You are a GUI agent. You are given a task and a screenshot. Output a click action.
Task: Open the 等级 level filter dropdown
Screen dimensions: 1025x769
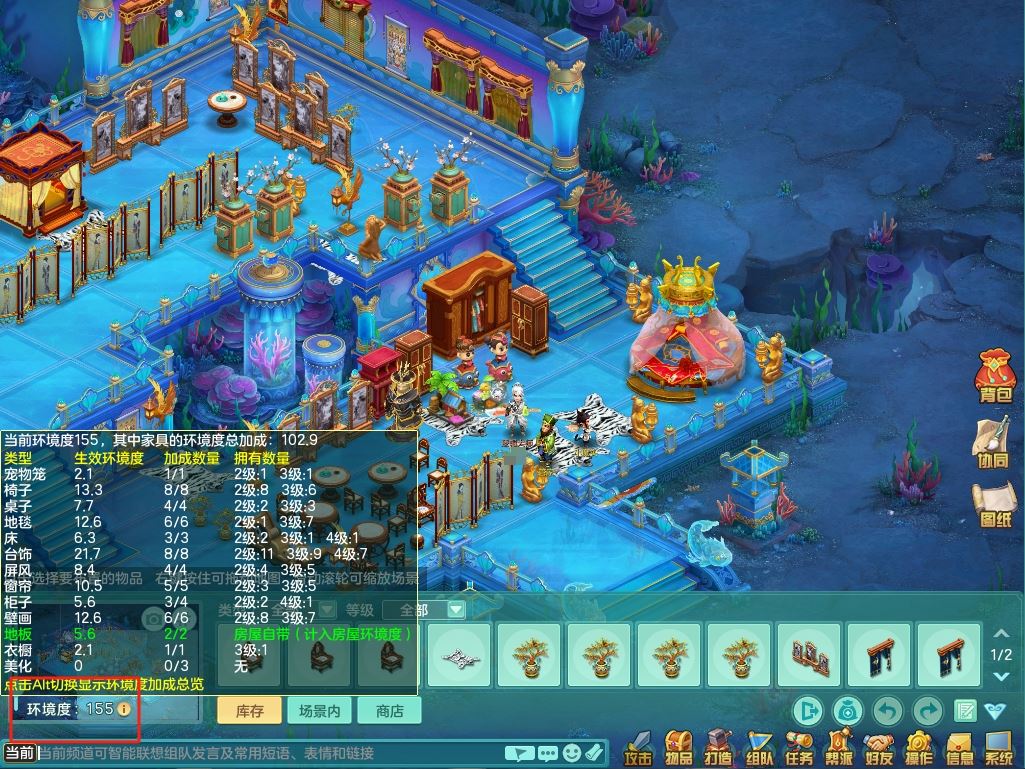tap(455, 609)
